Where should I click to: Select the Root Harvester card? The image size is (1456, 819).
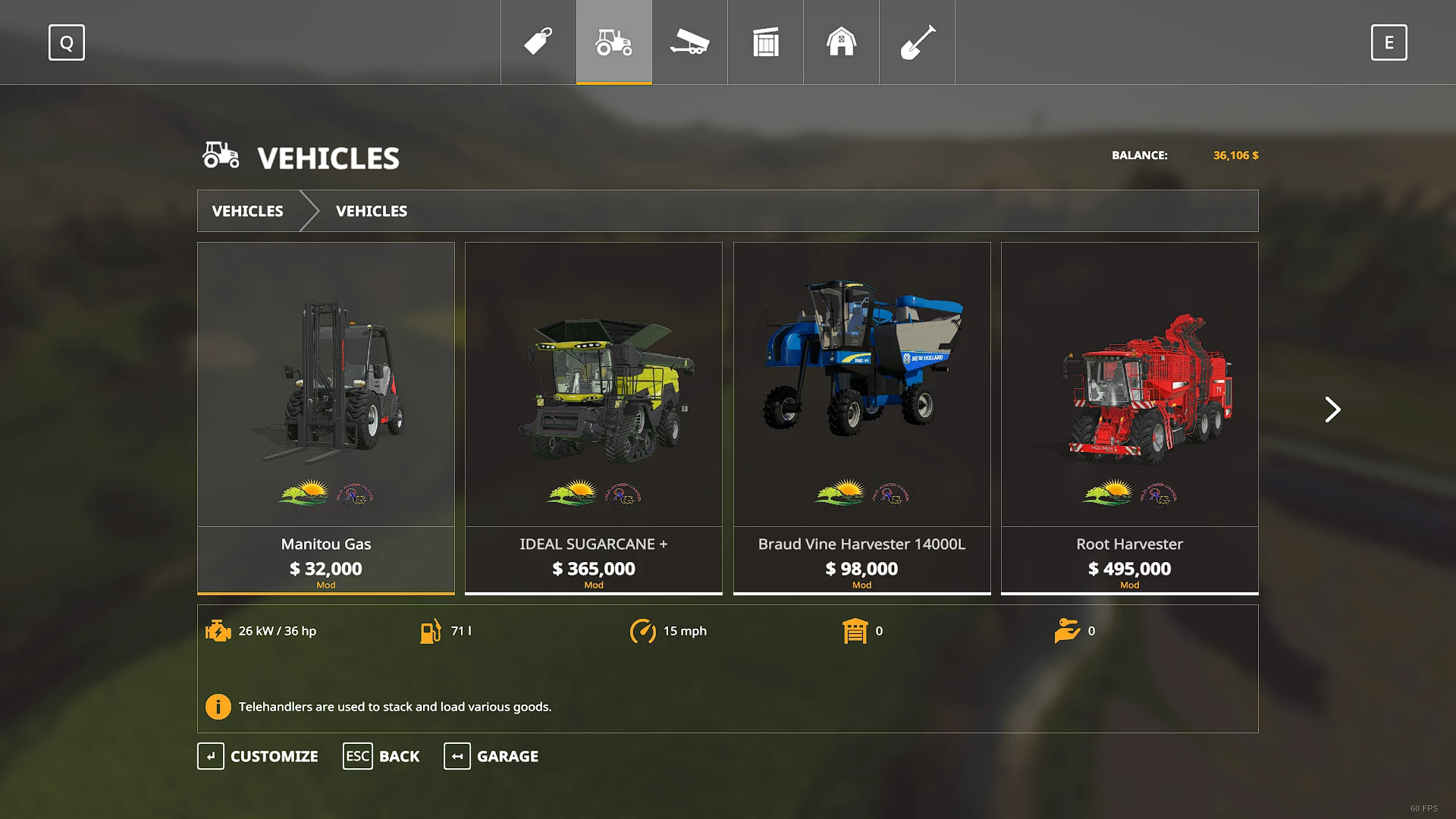coord(1129,417)
